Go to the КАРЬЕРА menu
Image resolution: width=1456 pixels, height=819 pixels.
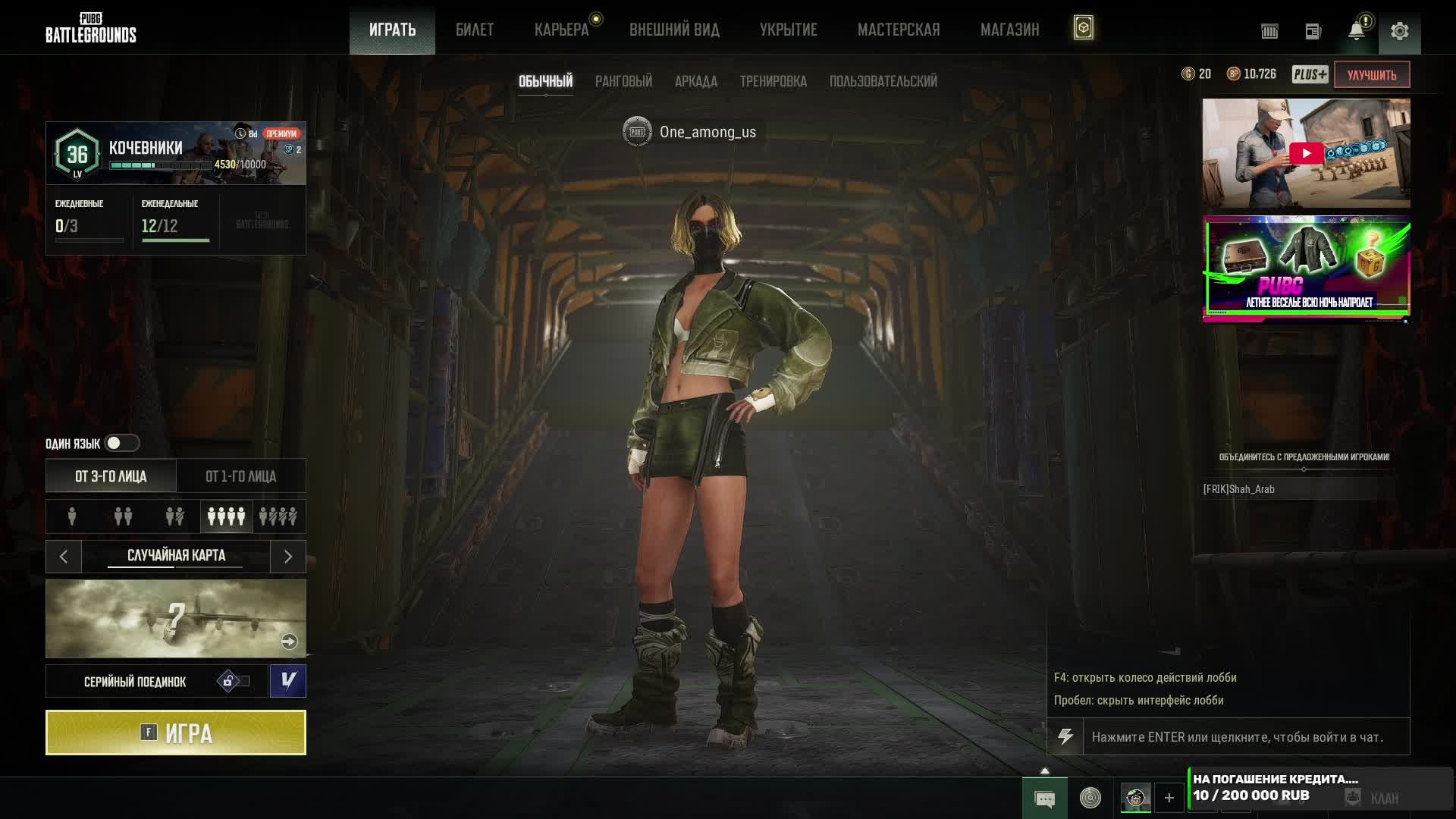click(x=561, y=30)
